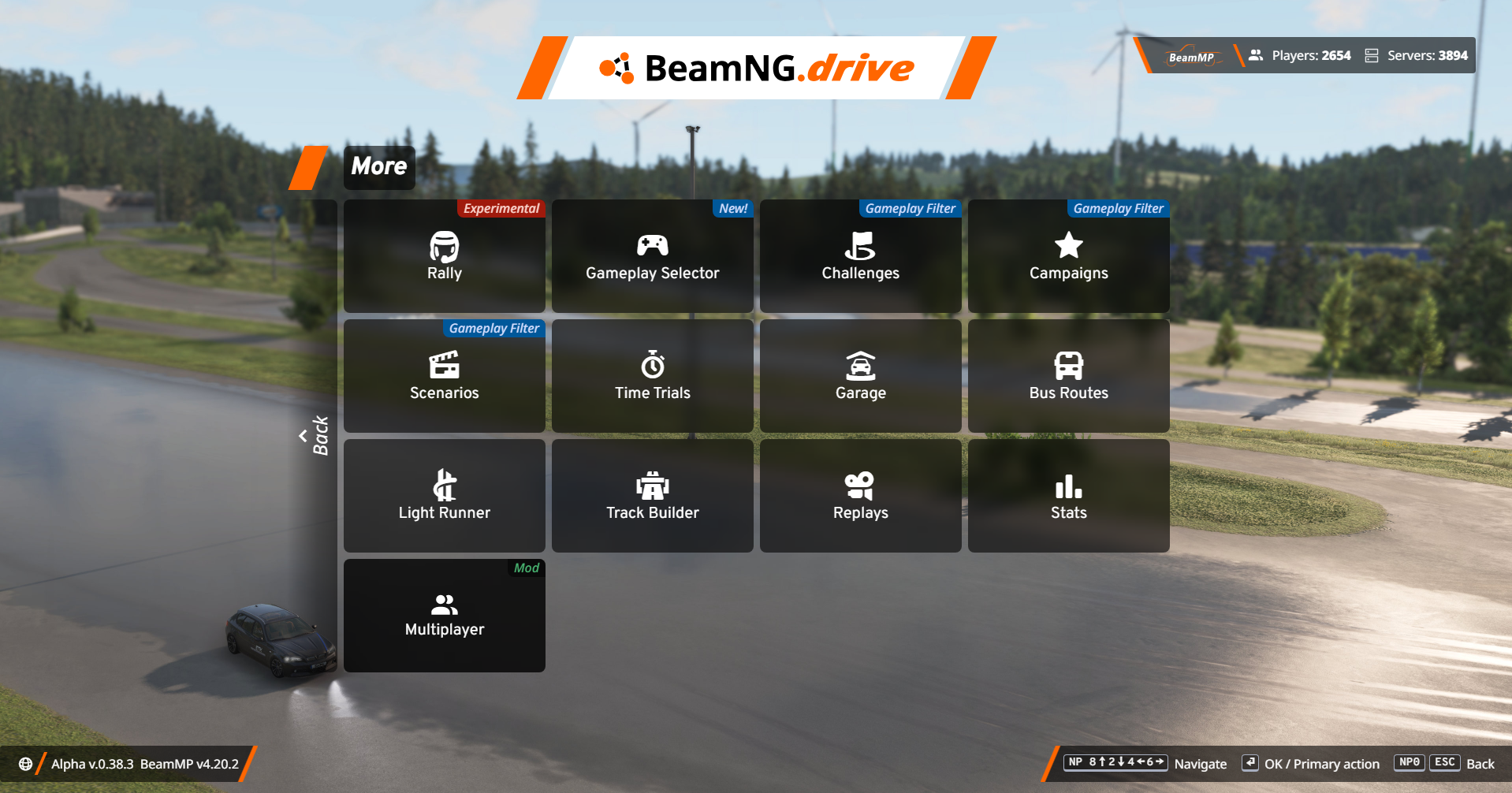Open Stats via the bar chart icon
This screenshot has height=793, width=1512.
1068,495
